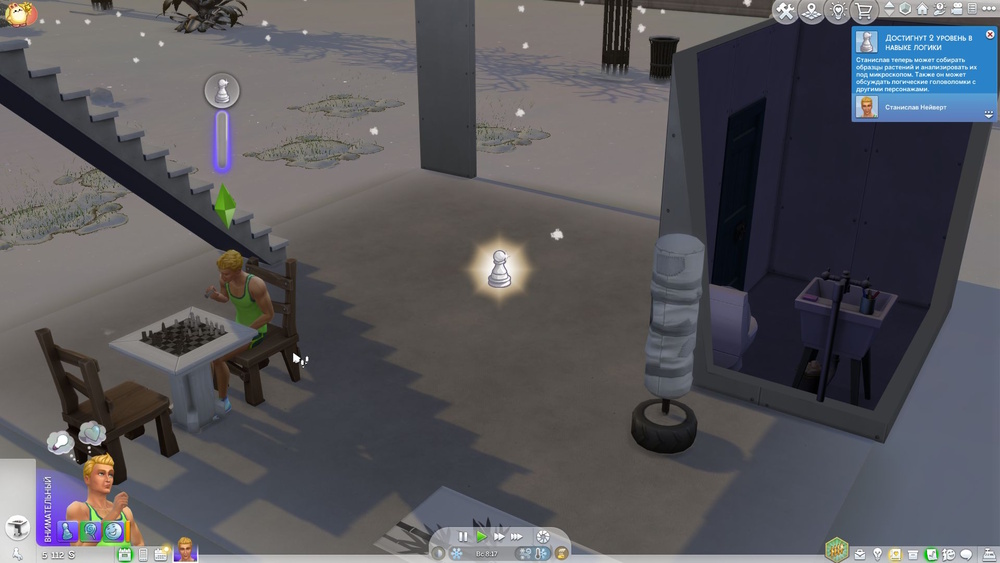1000x563 pixels.
Task: Set game speed to ultra speed
Action: tap(518, 537)
